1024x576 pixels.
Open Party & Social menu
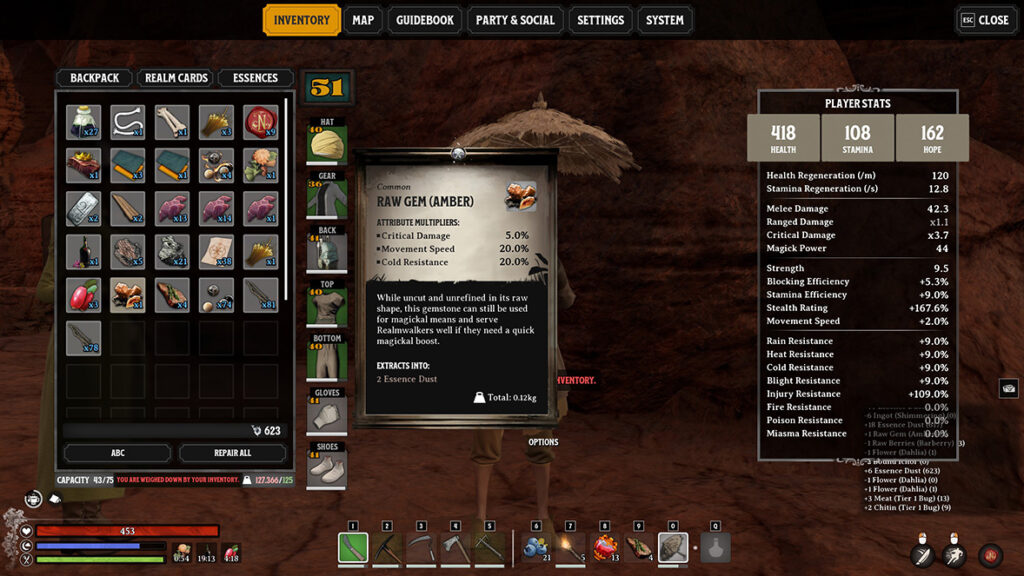pyautogui.click(x=514, y=20)
